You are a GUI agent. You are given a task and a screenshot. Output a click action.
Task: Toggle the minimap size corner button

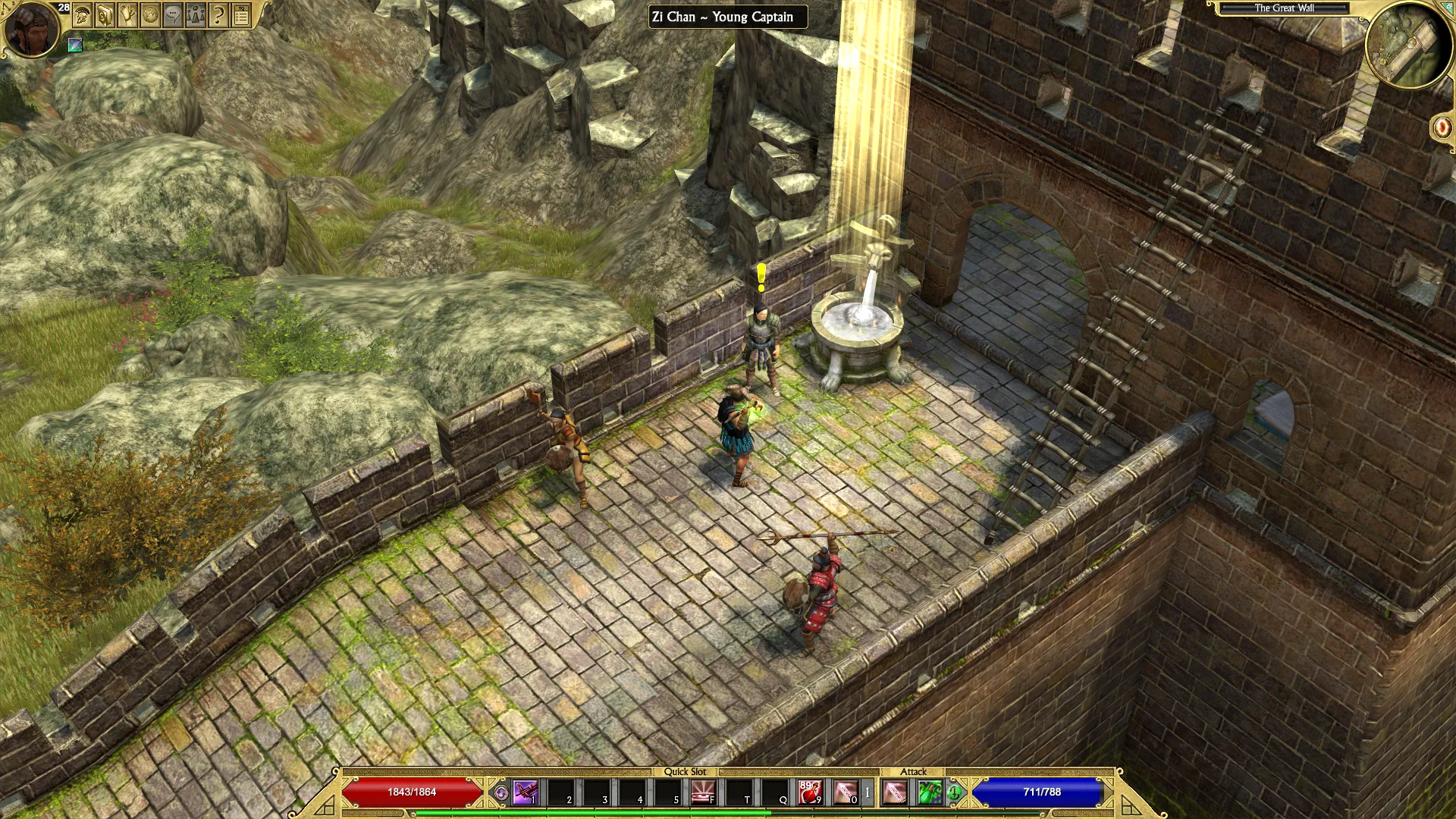coord(1448,7)
